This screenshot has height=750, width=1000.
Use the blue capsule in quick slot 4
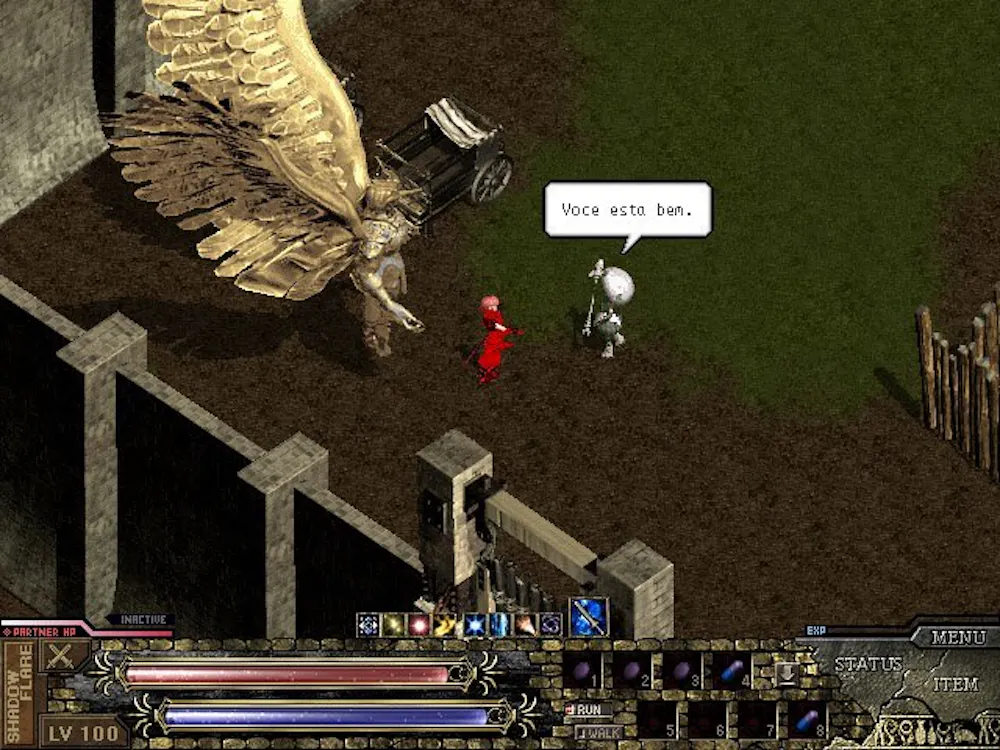[732, 670]
